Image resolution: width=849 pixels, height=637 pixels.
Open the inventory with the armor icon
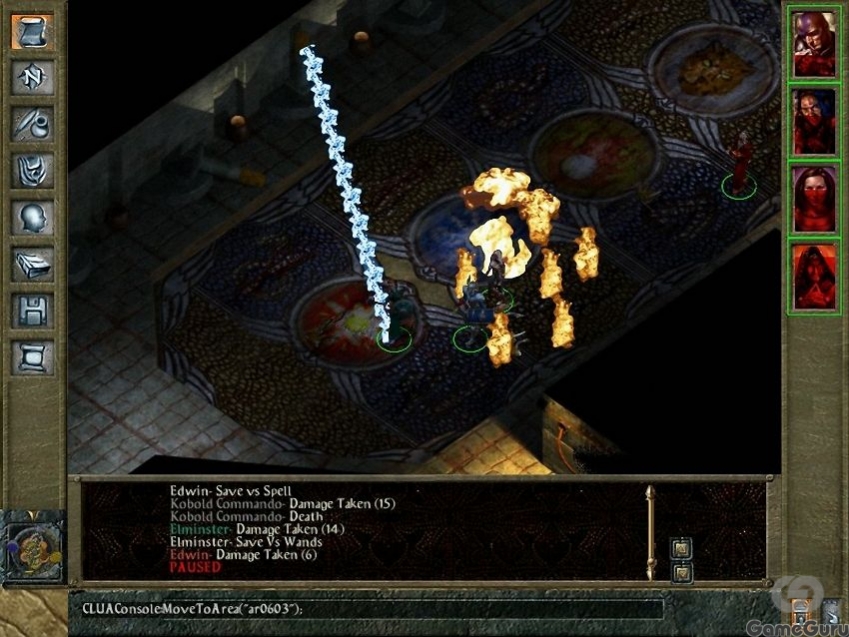(x=33, y=170)
